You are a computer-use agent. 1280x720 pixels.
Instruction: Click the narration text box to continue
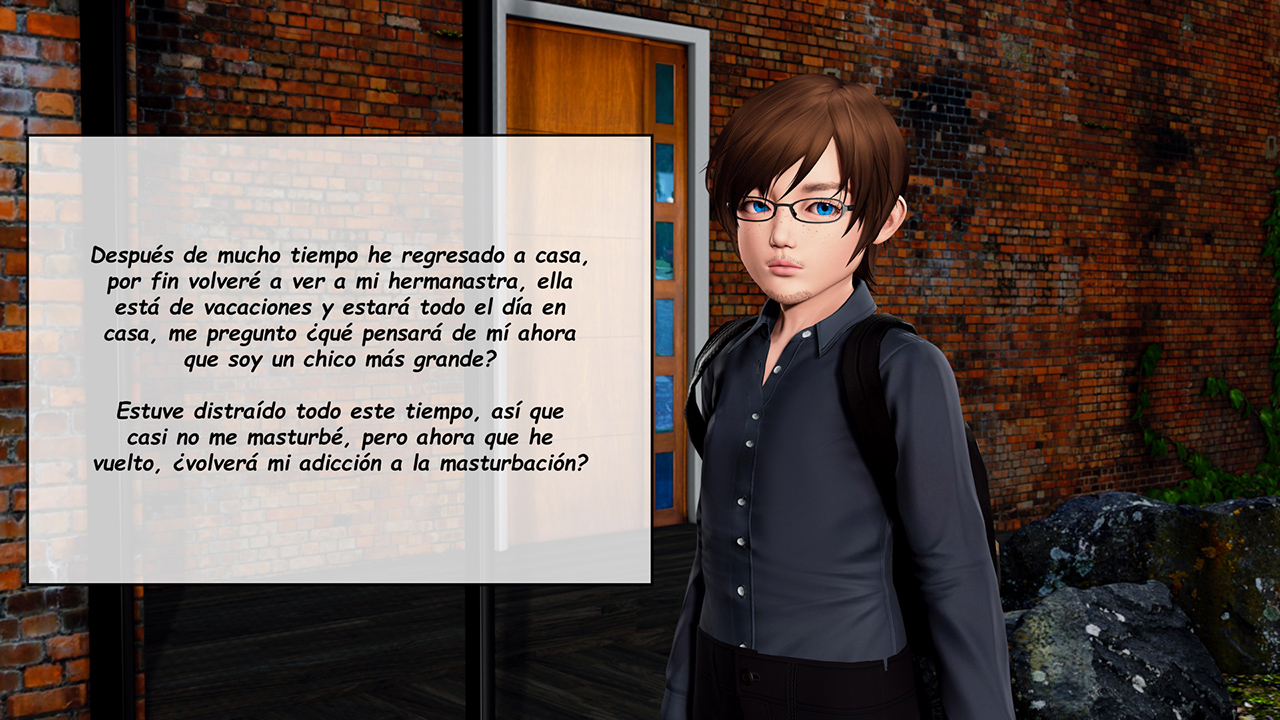click(340, 360)
